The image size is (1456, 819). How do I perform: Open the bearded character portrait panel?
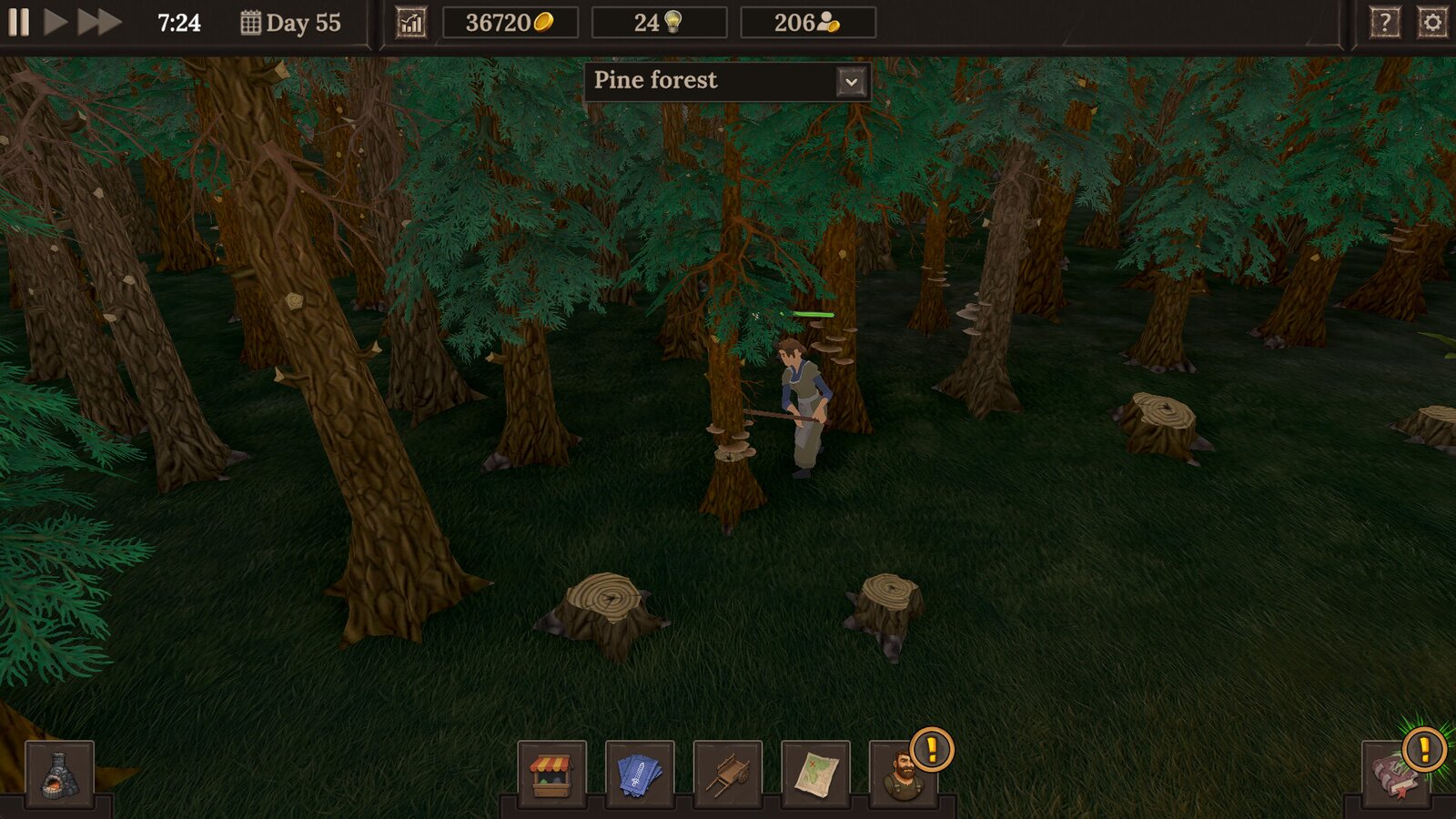coord(903,774)
